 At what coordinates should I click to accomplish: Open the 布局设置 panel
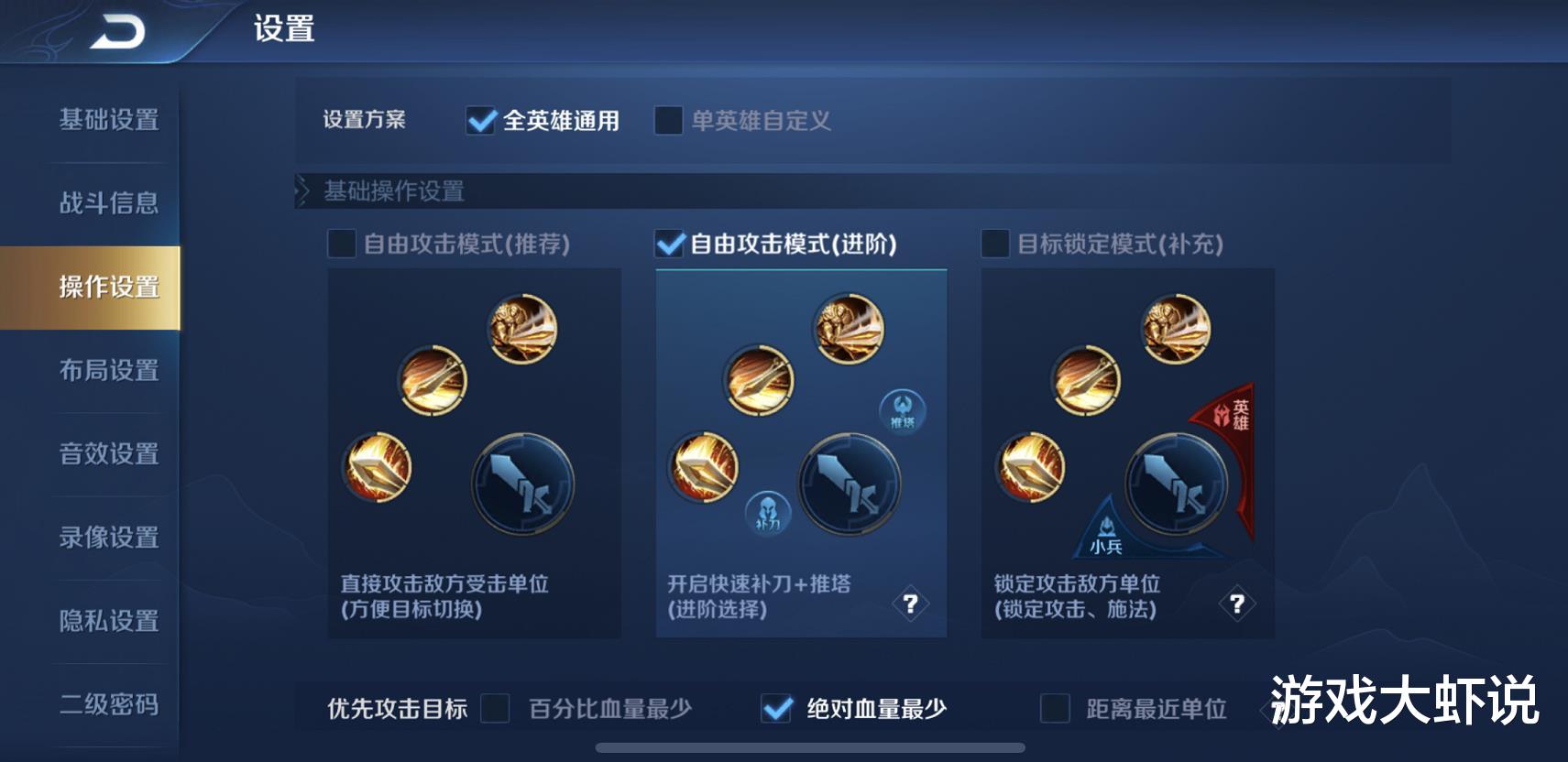coord(110,371)
